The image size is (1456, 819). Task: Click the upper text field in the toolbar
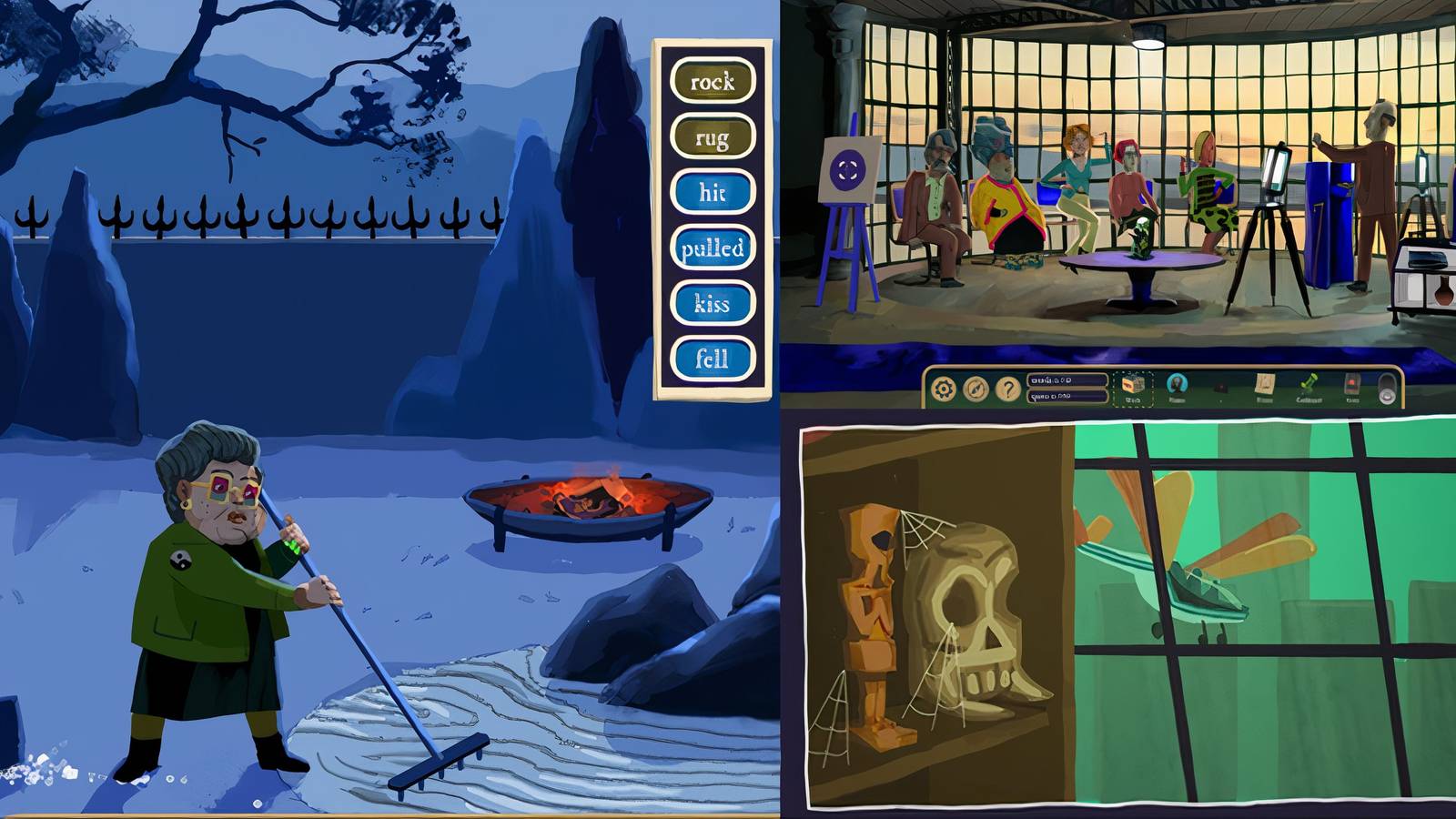point(1067,379)
